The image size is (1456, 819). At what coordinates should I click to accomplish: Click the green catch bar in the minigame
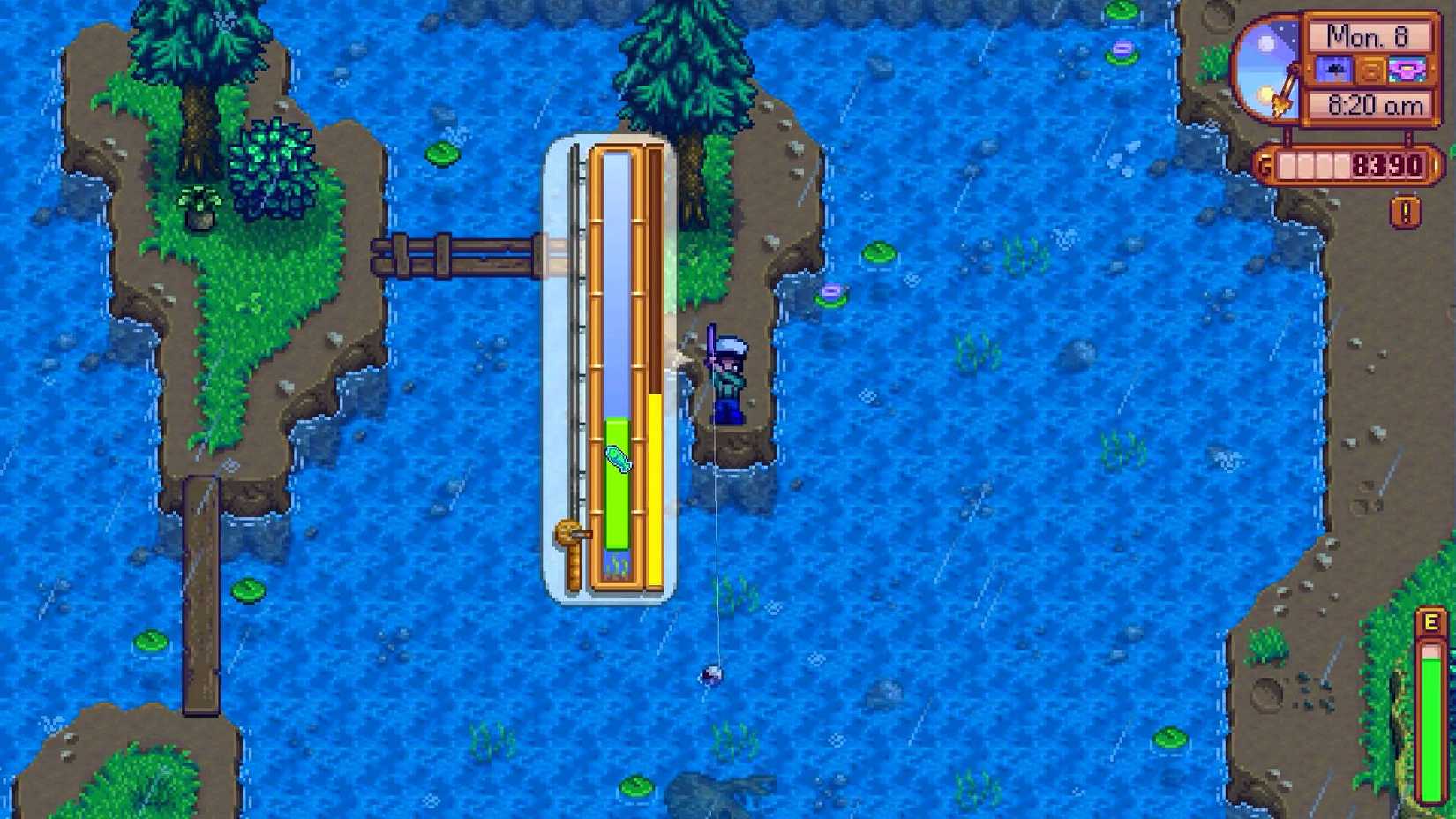618,481
